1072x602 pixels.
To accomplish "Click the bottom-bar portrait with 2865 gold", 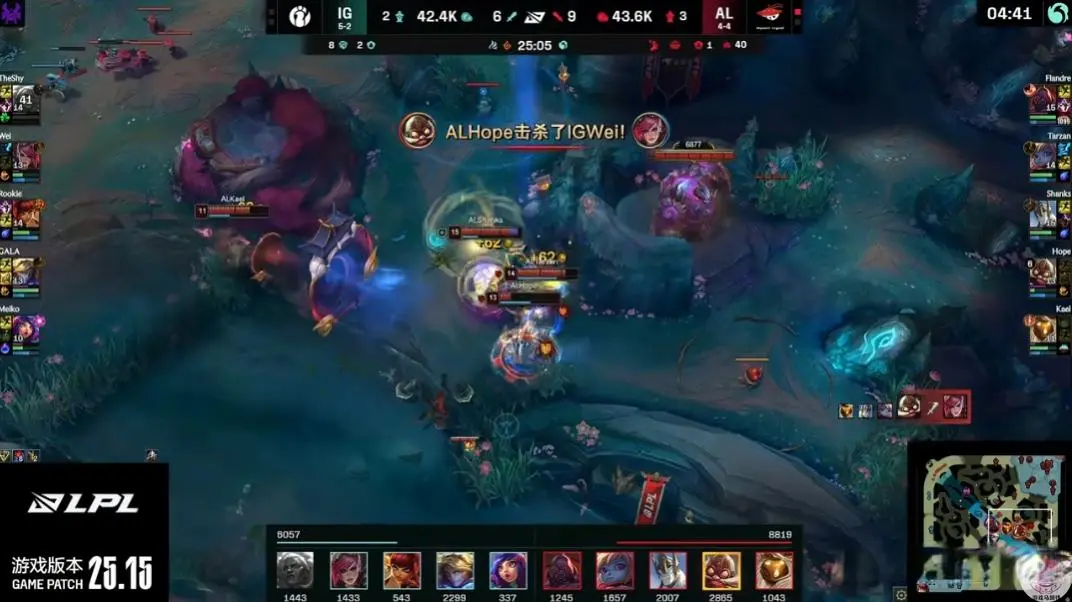I will (x=721, y=570).
